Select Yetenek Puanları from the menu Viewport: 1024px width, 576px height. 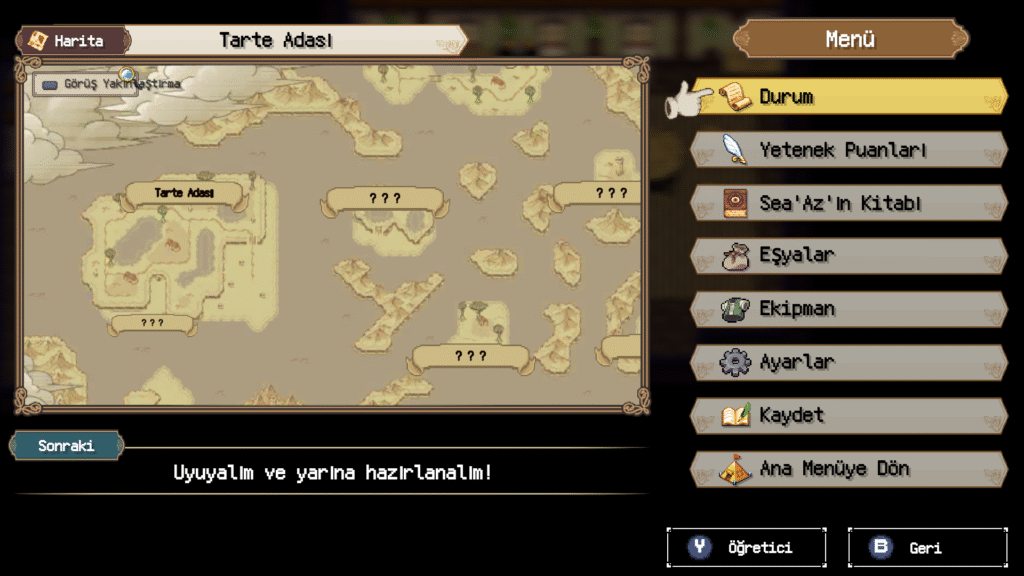click(x=848, y=150)
